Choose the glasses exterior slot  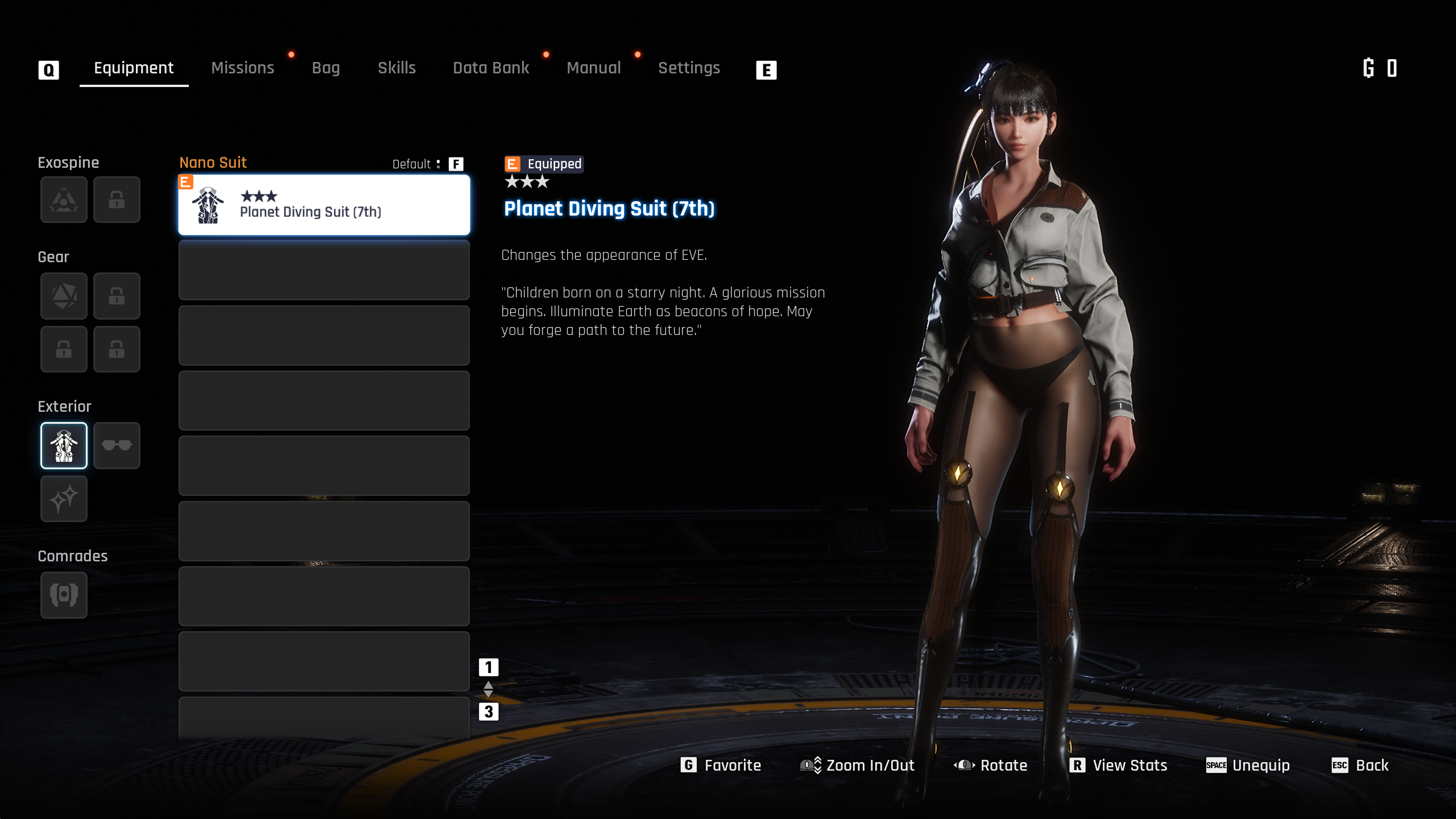117,445
